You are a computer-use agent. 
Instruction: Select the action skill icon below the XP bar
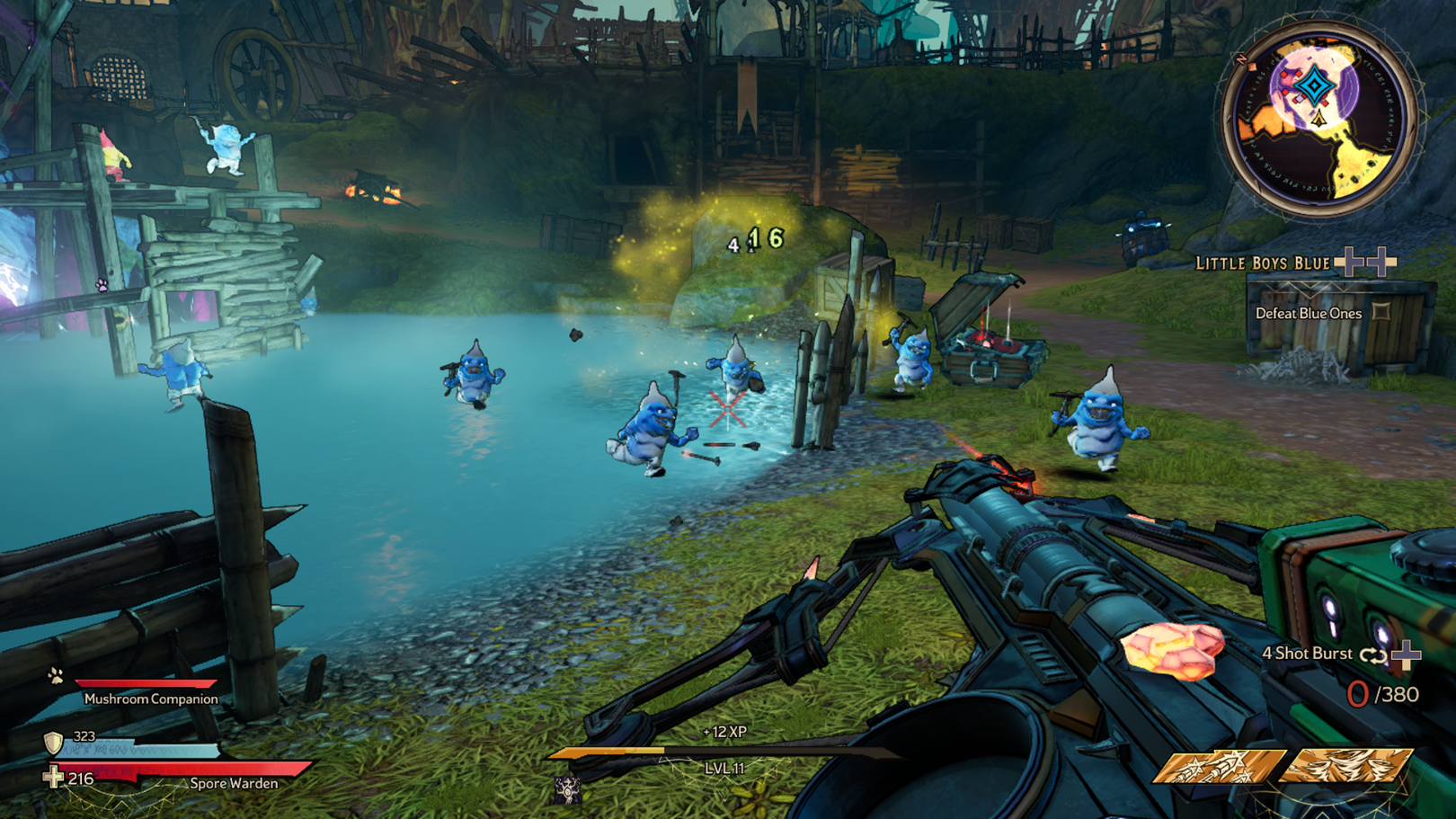[567, 789]
